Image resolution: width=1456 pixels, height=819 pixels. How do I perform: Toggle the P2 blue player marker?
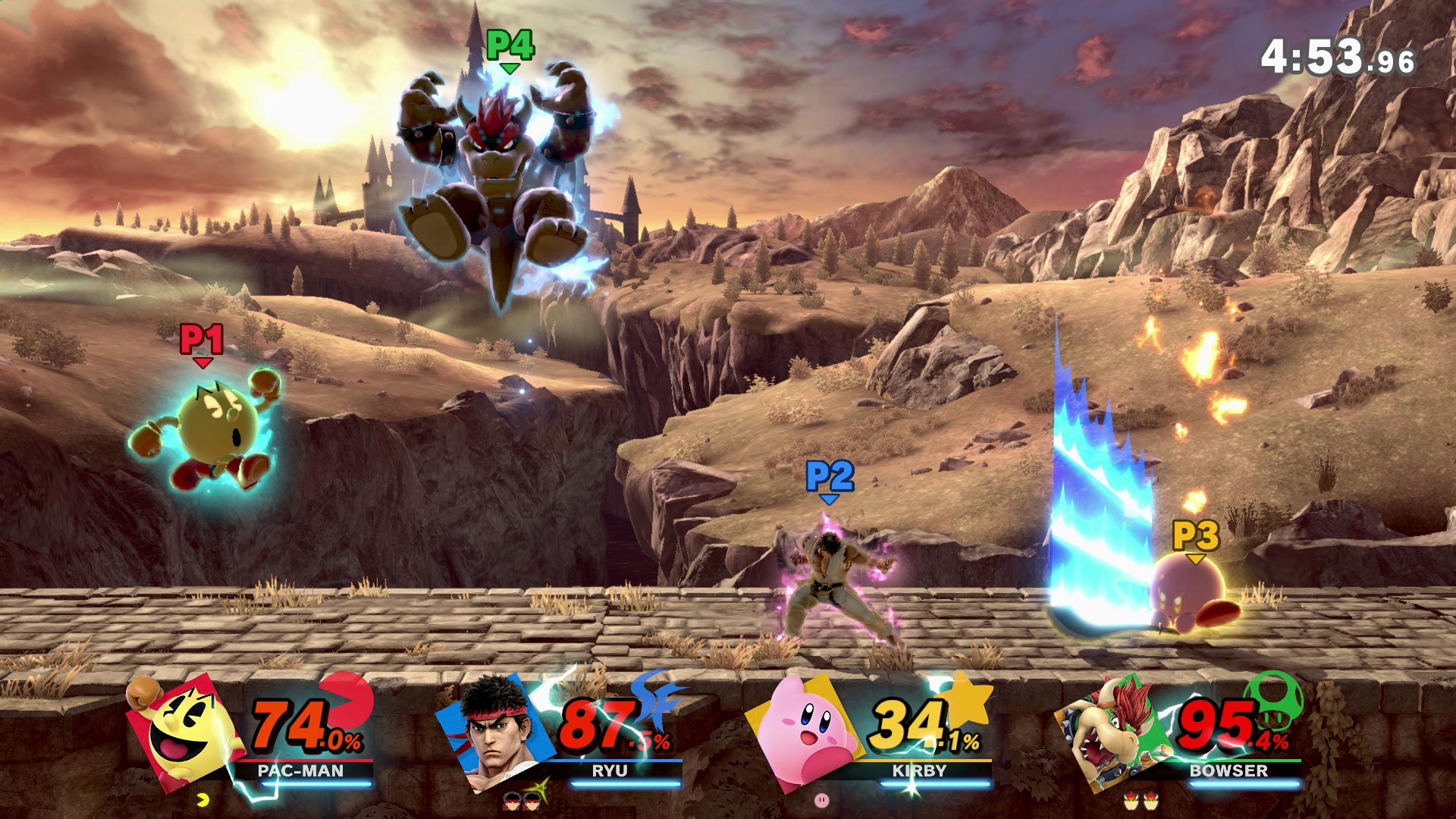click(829, 477)
